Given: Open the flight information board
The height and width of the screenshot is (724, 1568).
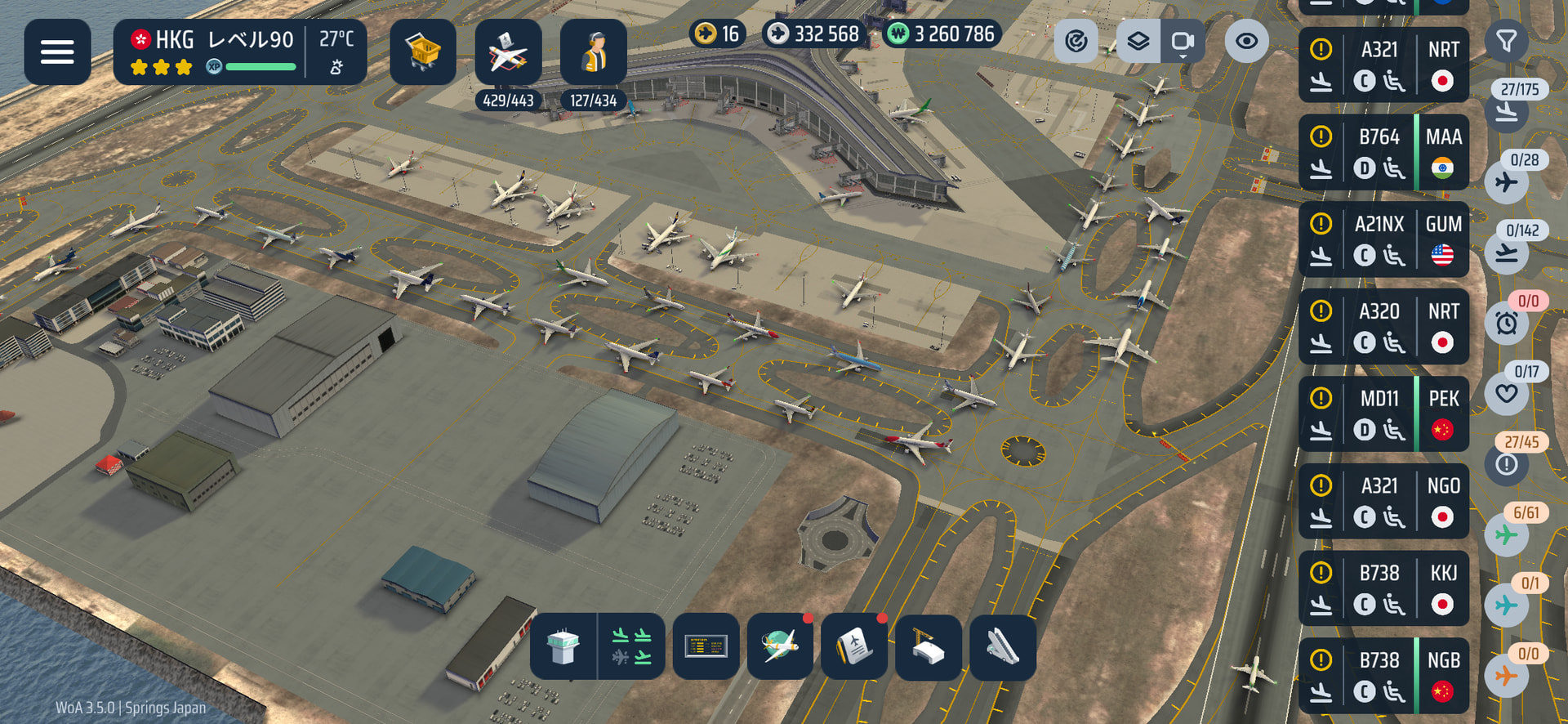Looking at the screenshot, I should tap(706, 647).
